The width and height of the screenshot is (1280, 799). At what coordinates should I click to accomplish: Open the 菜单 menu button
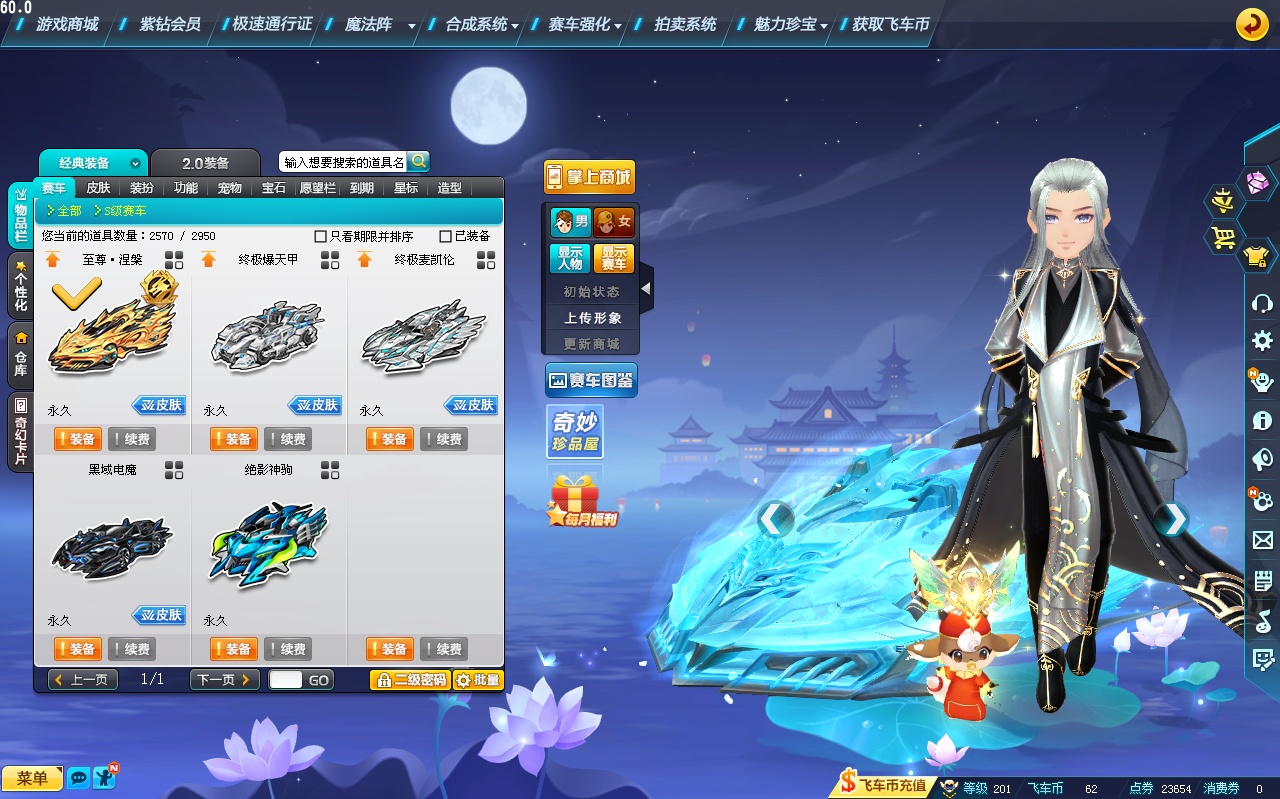tap(32, 778)
